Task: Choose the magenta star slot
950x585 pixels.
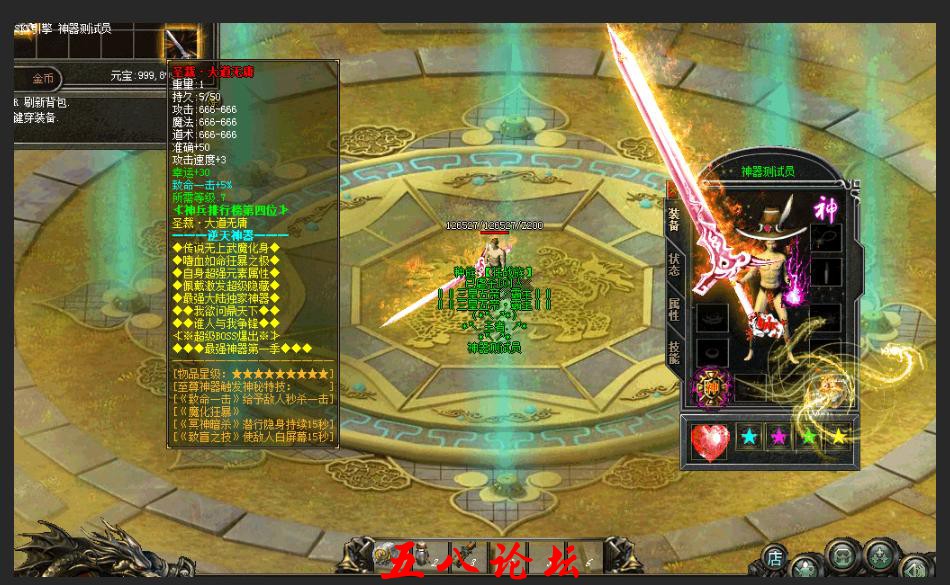Action: click(x=779, y=438)
